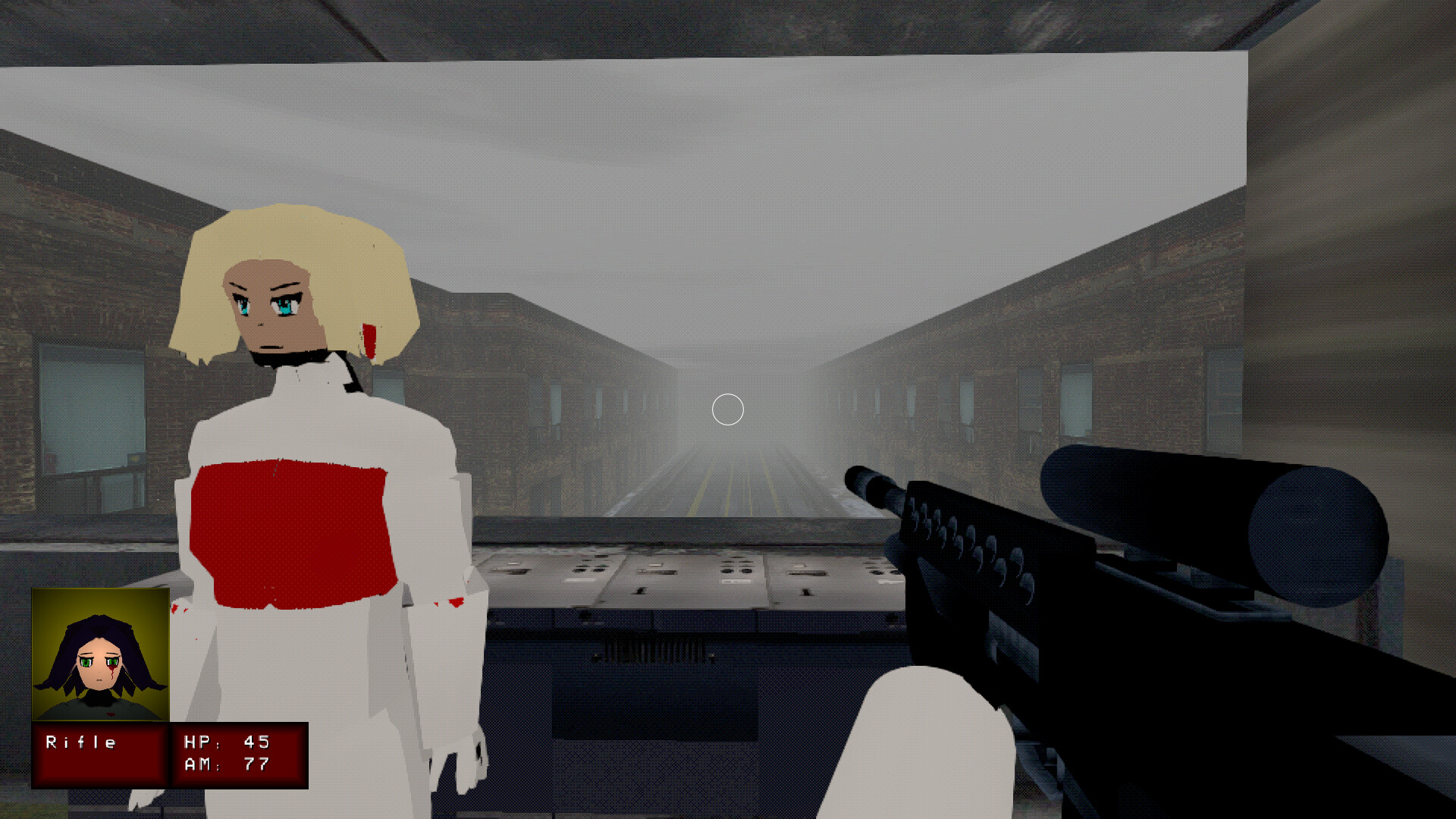Click the HP: 45 health readout
The width and height of the screenshot is (1456, 819).
coord(224,743)
